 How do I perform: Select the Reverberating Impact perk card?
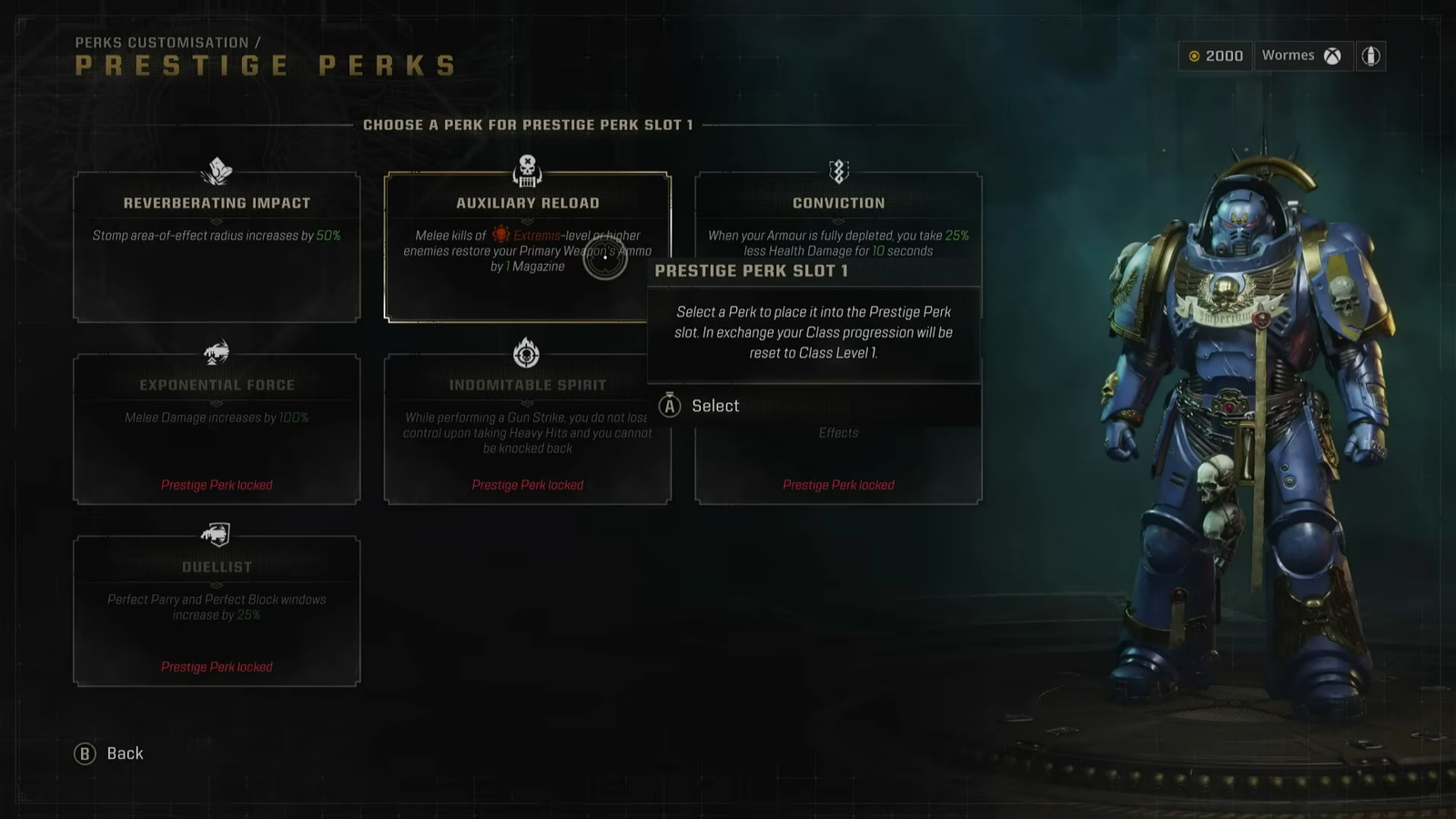tap(217, 248)
